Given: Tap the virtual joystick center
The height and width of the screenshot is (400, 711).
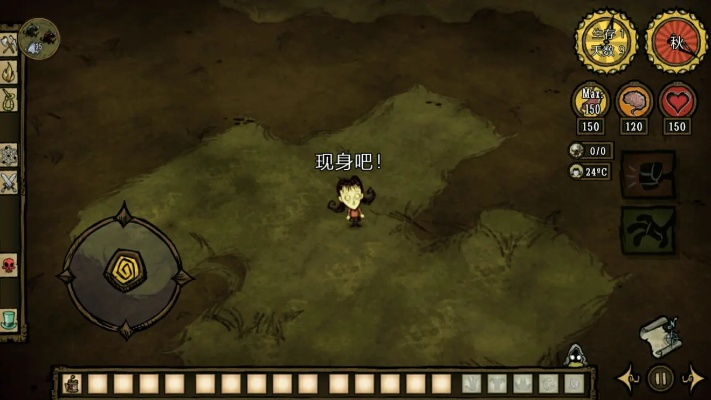Looking at the screenshot, I should pos(125,271).
